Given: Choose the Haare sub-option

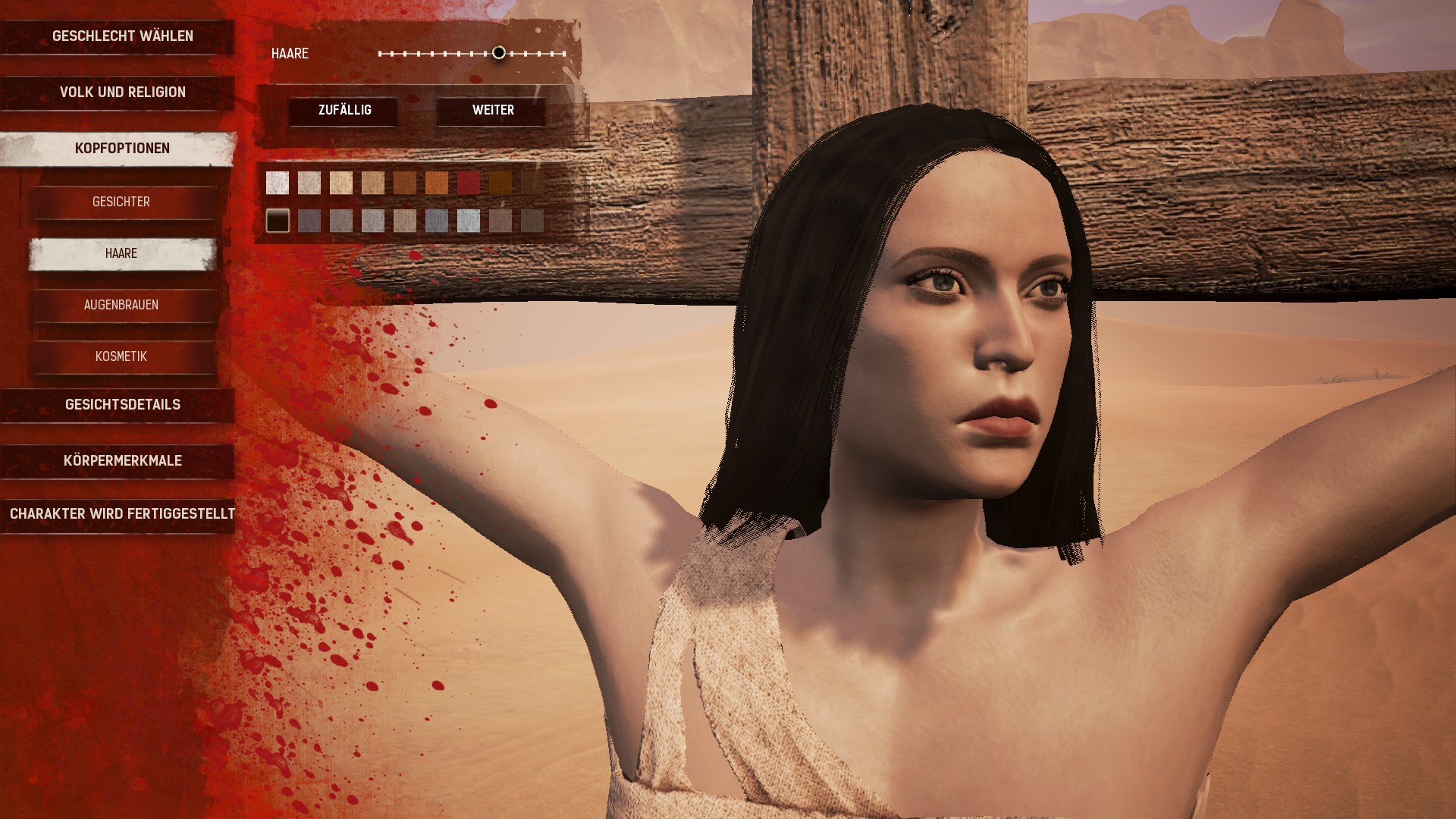Looking at the screenshot, I should (x=121, y=253).
